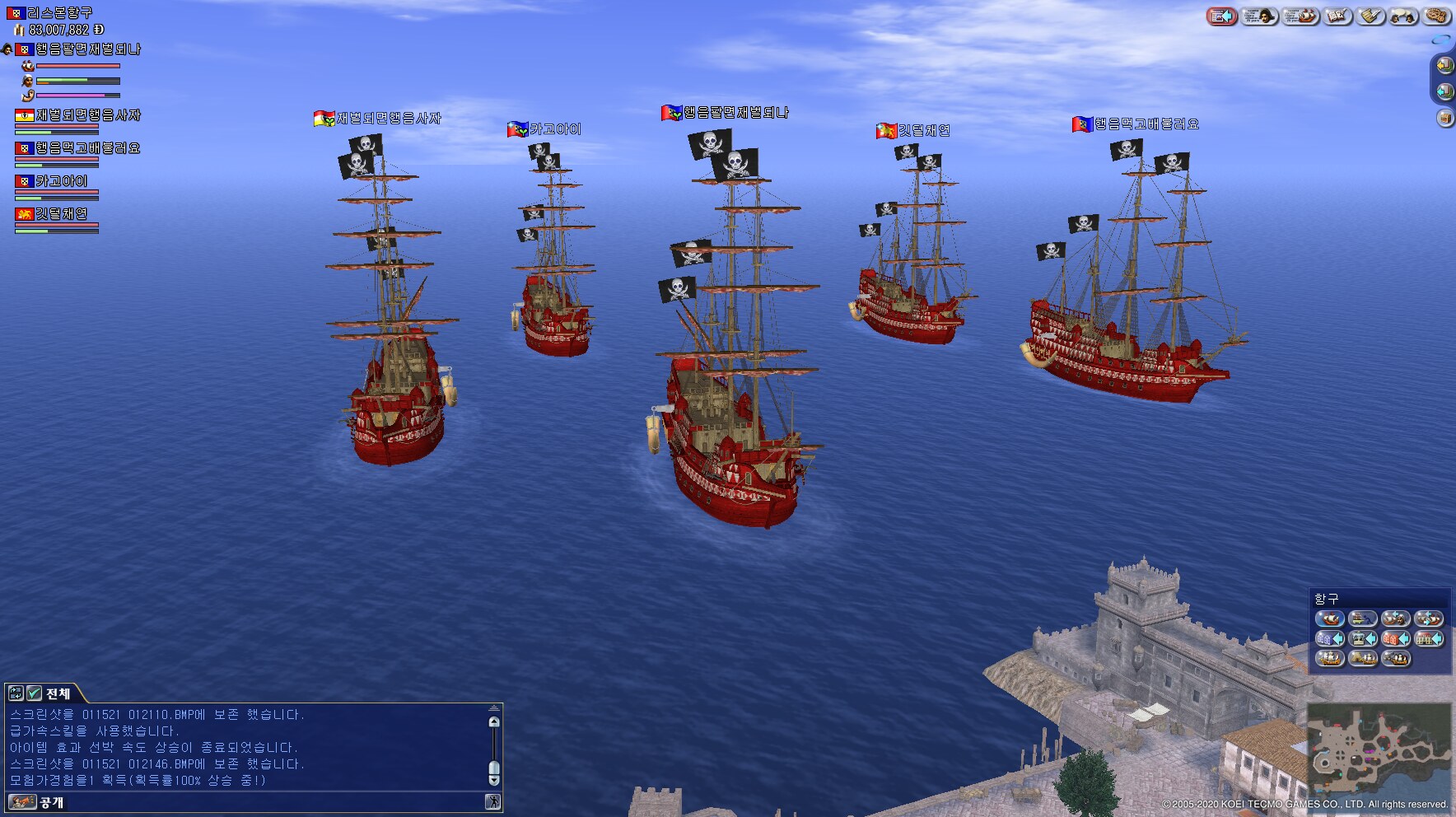The image size is (1456, 817).
Task: Click the blue houses port button
Action: [1329, 639]
